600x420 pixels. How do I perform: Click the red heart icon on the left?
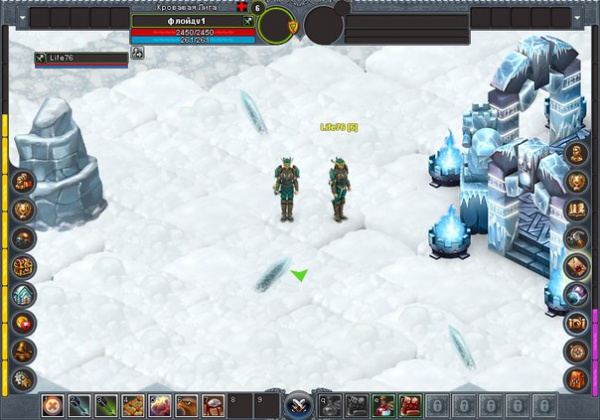tap(23, 323)
